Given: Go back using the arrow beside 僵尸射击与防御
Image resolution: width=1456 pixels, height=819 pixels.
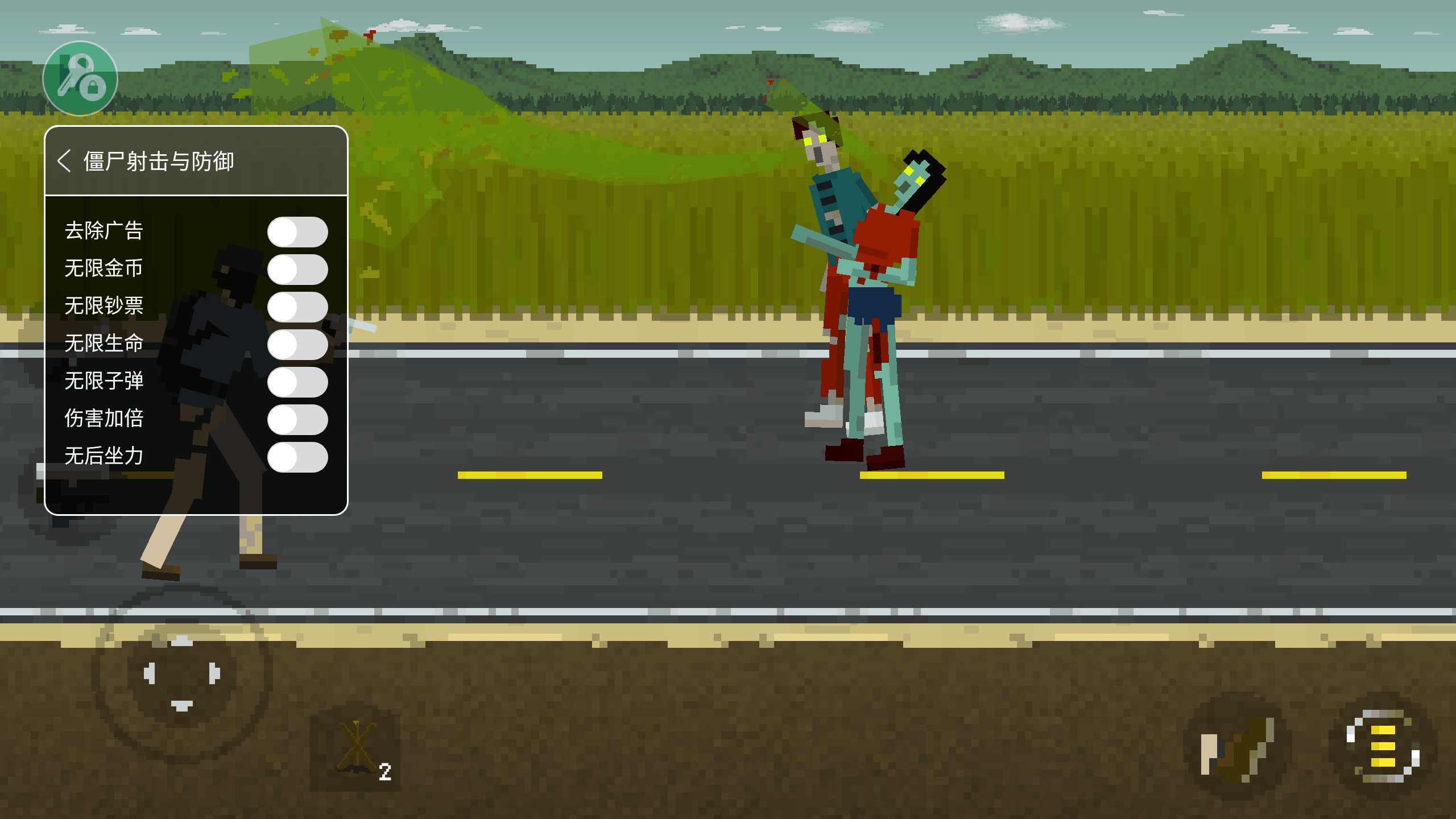Looking at the screenshot, I should click(x=64, y=161).
